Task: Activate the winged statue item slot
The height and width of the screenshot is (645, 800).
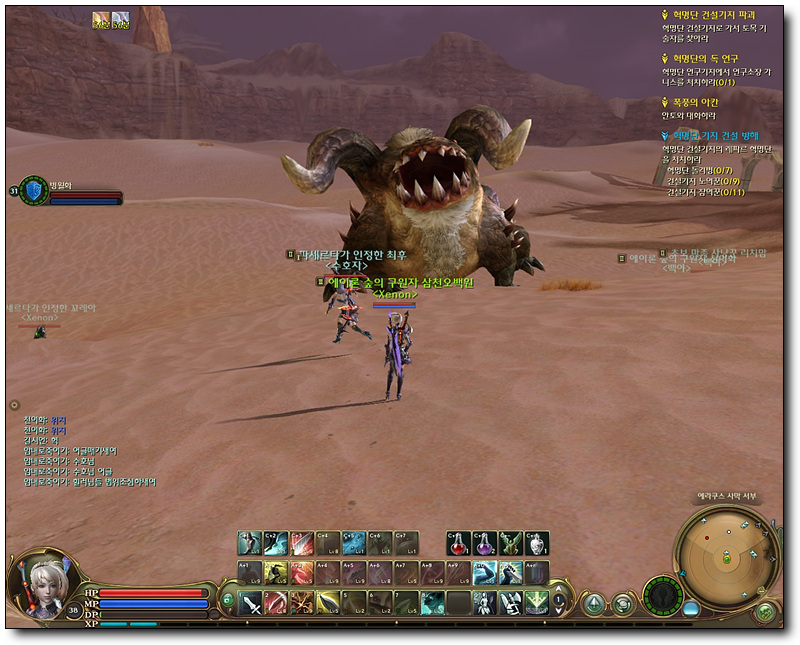Action: (x=511, y=542)
